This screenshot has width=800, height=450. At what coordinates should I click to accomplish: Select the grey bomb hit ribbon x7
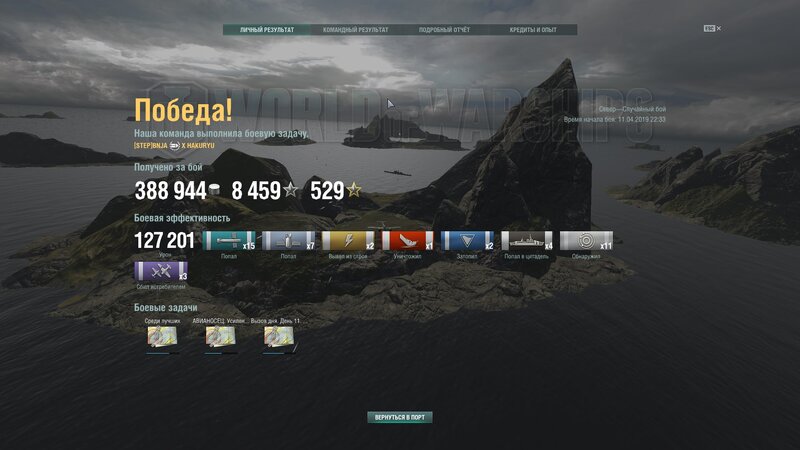click(288, 241)
